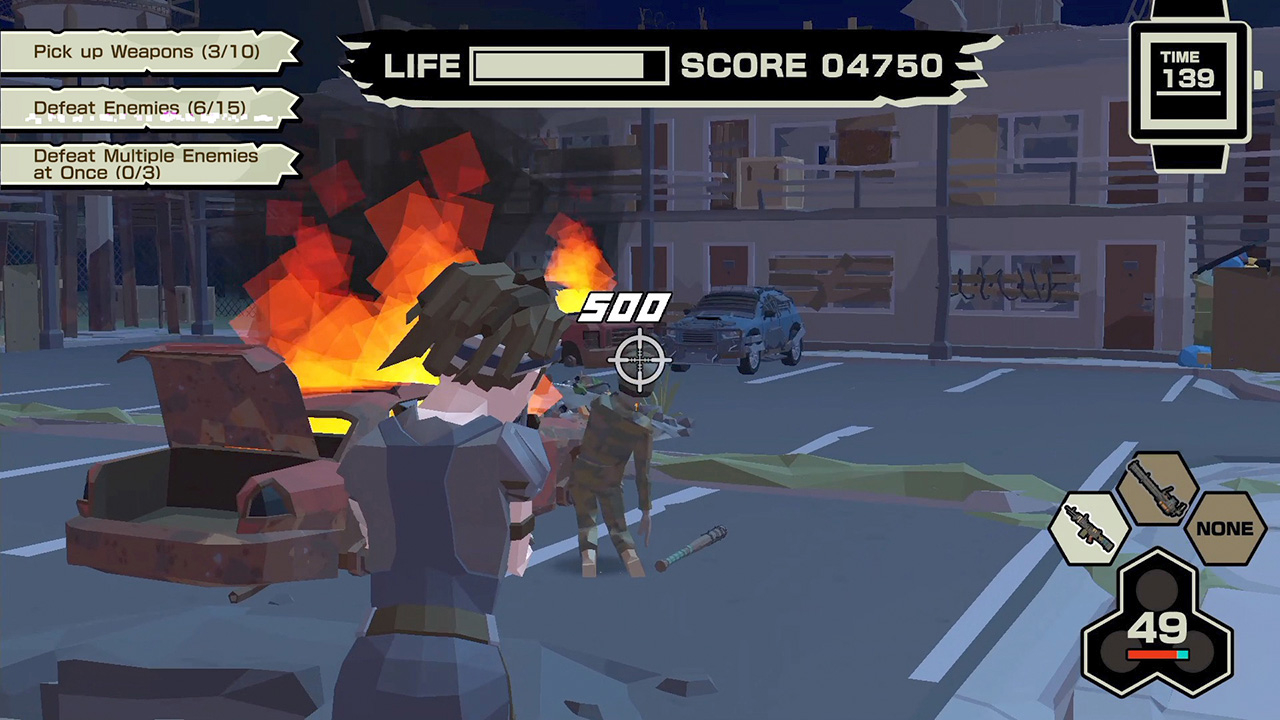This screenshot has height=720, width=1280.
Task: Select the grenade launcher weapon slot
Action: (x=1157, y=492)
